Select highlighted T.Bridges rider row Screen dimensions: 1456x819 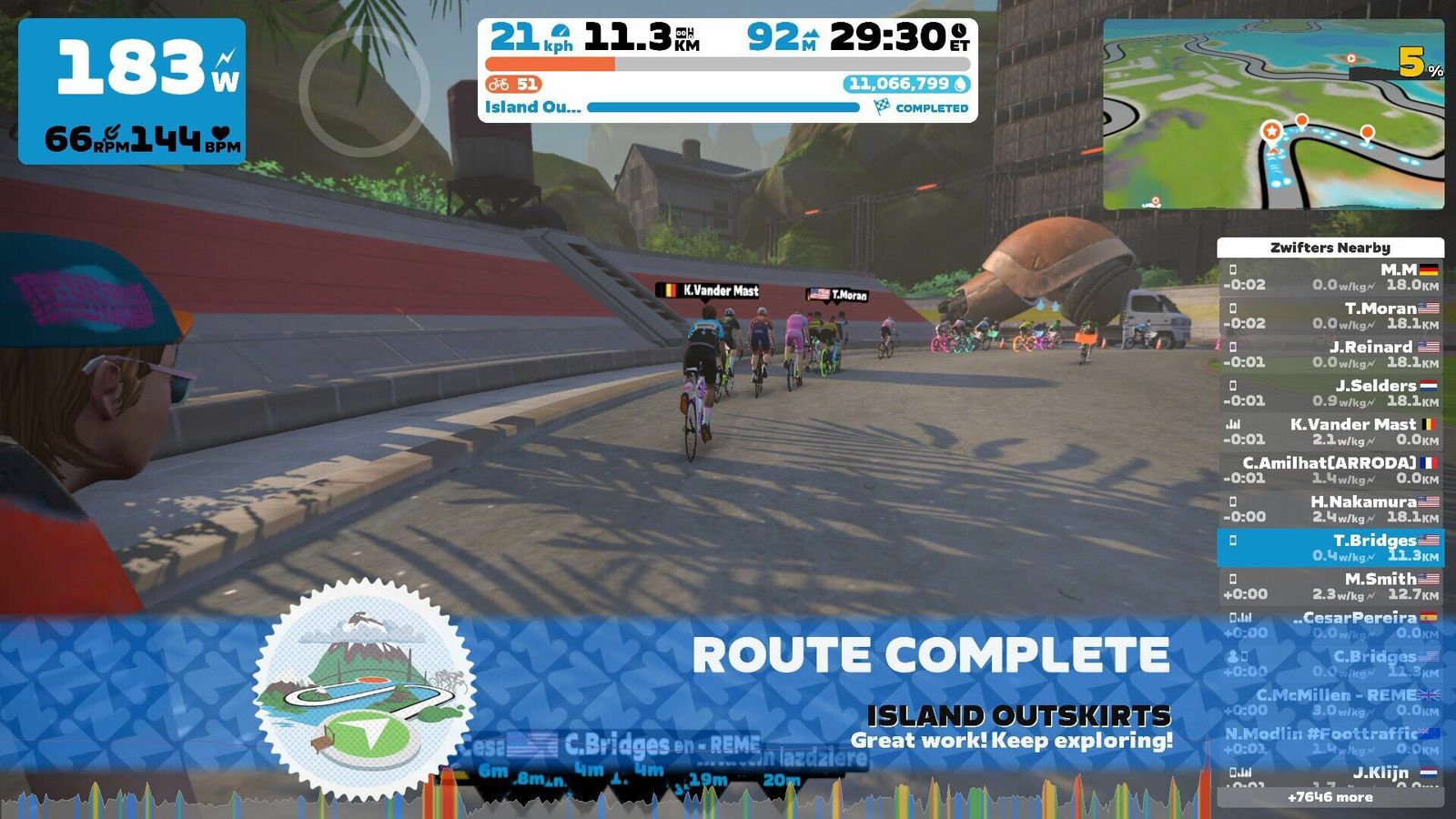click(1330, 548)
